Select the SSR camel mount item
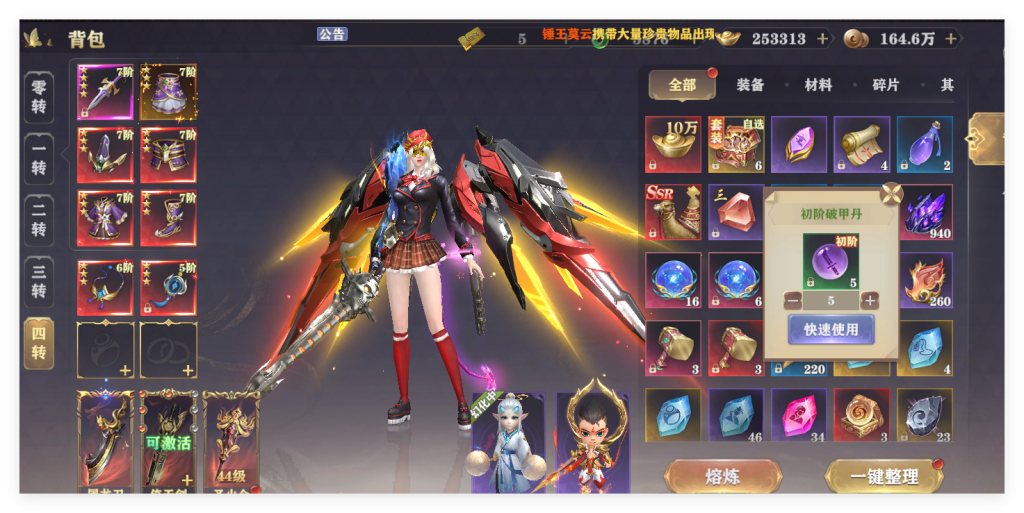1024x513 pixels. click(x=673, y=212)
